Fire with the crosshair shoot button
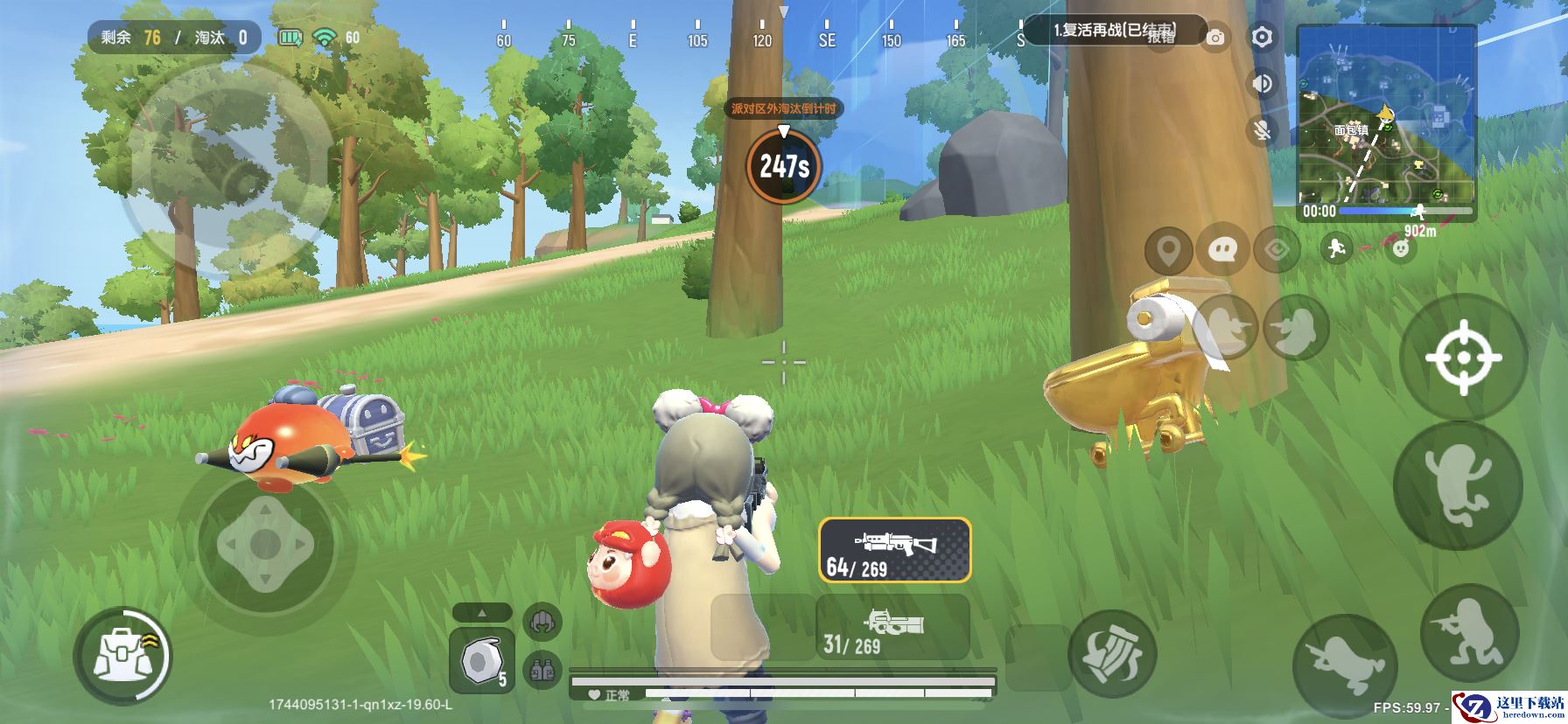Viewport: 1568px width, 724px height. pos(1463,358)
